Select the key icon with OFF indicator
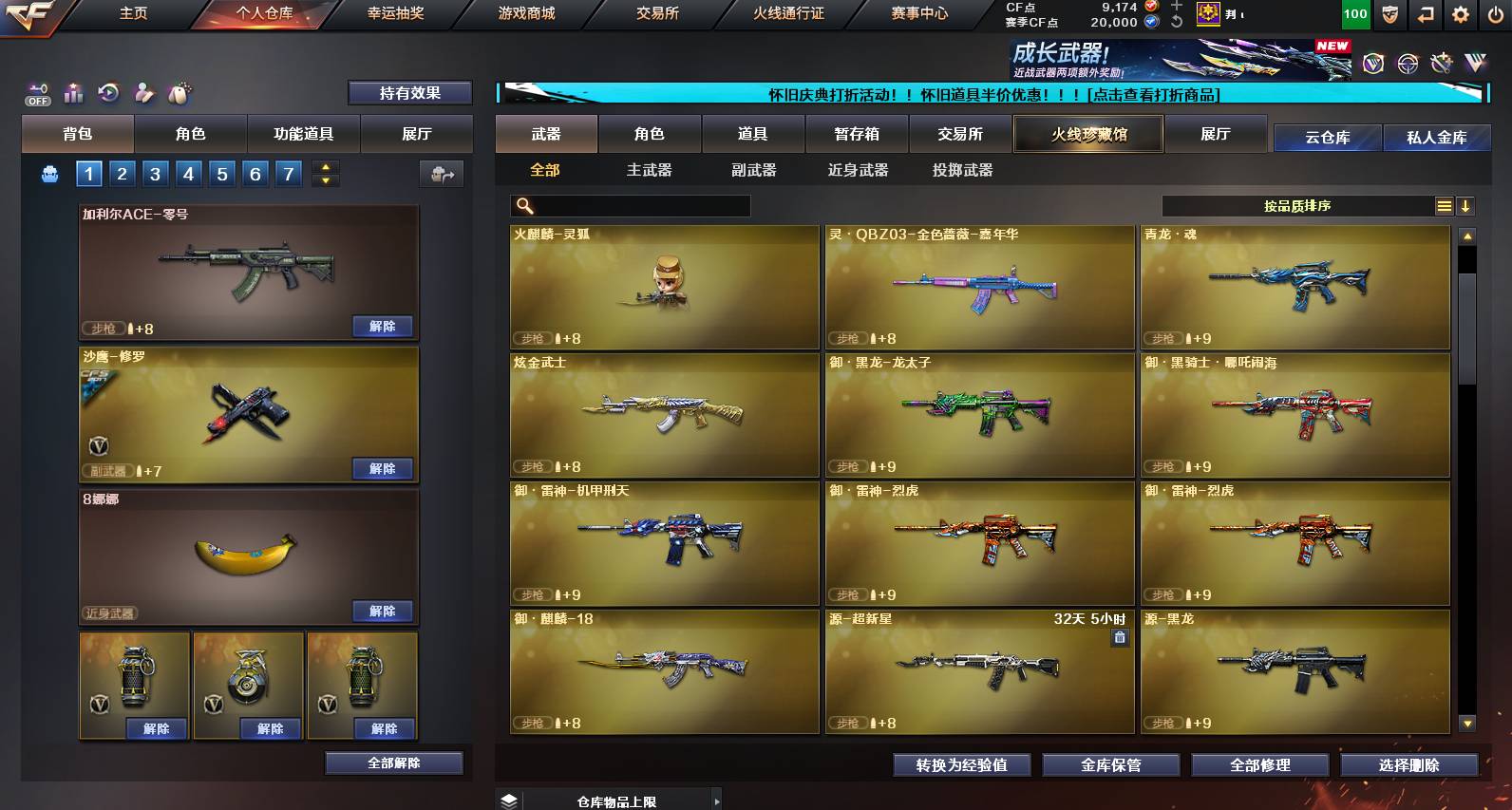This screenshot has height=810, width=1512. click(x=38, y=93)
